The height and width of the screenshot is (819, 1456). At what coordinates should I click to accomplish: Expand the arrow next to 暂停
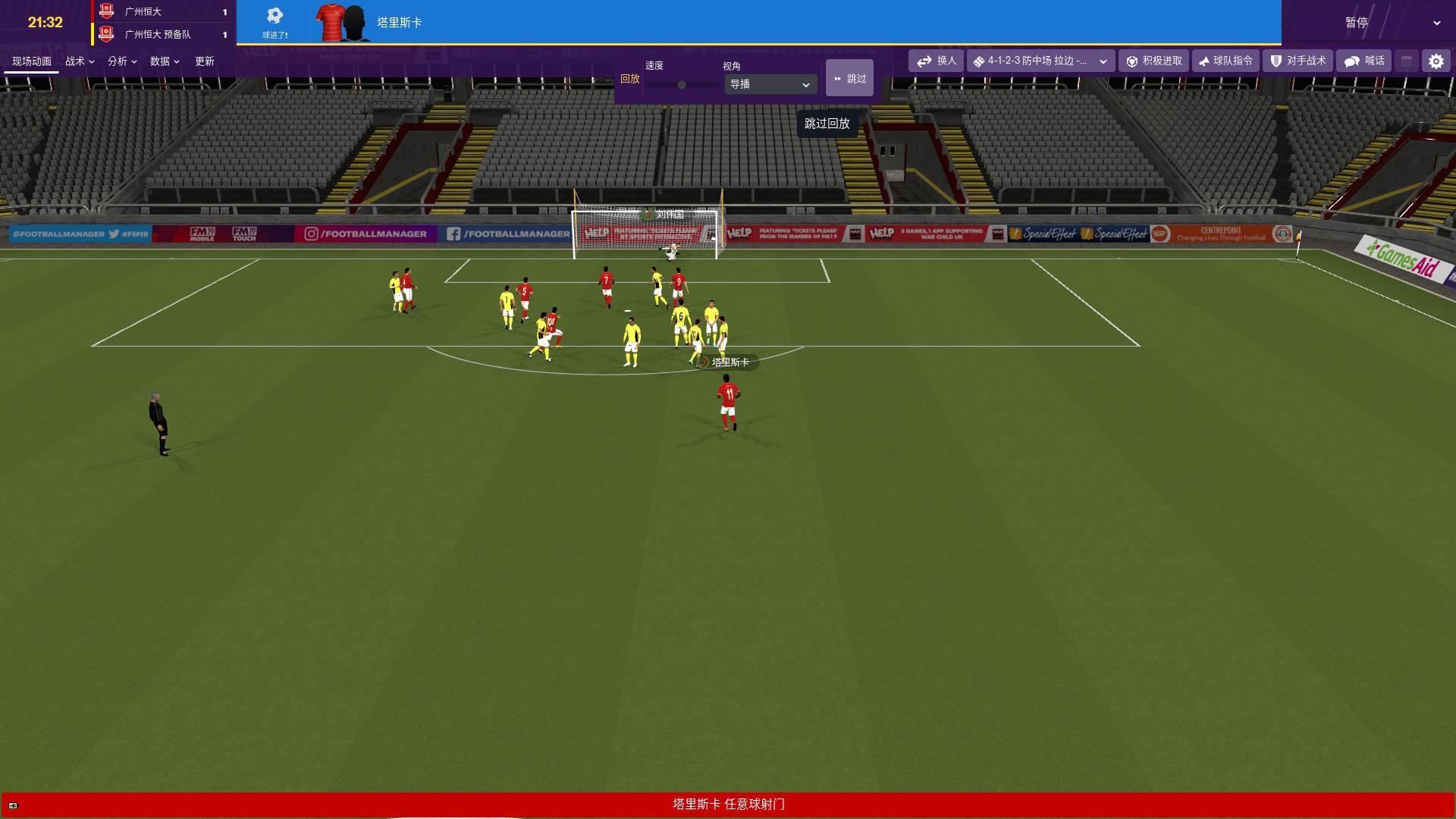coord(1436,23)
